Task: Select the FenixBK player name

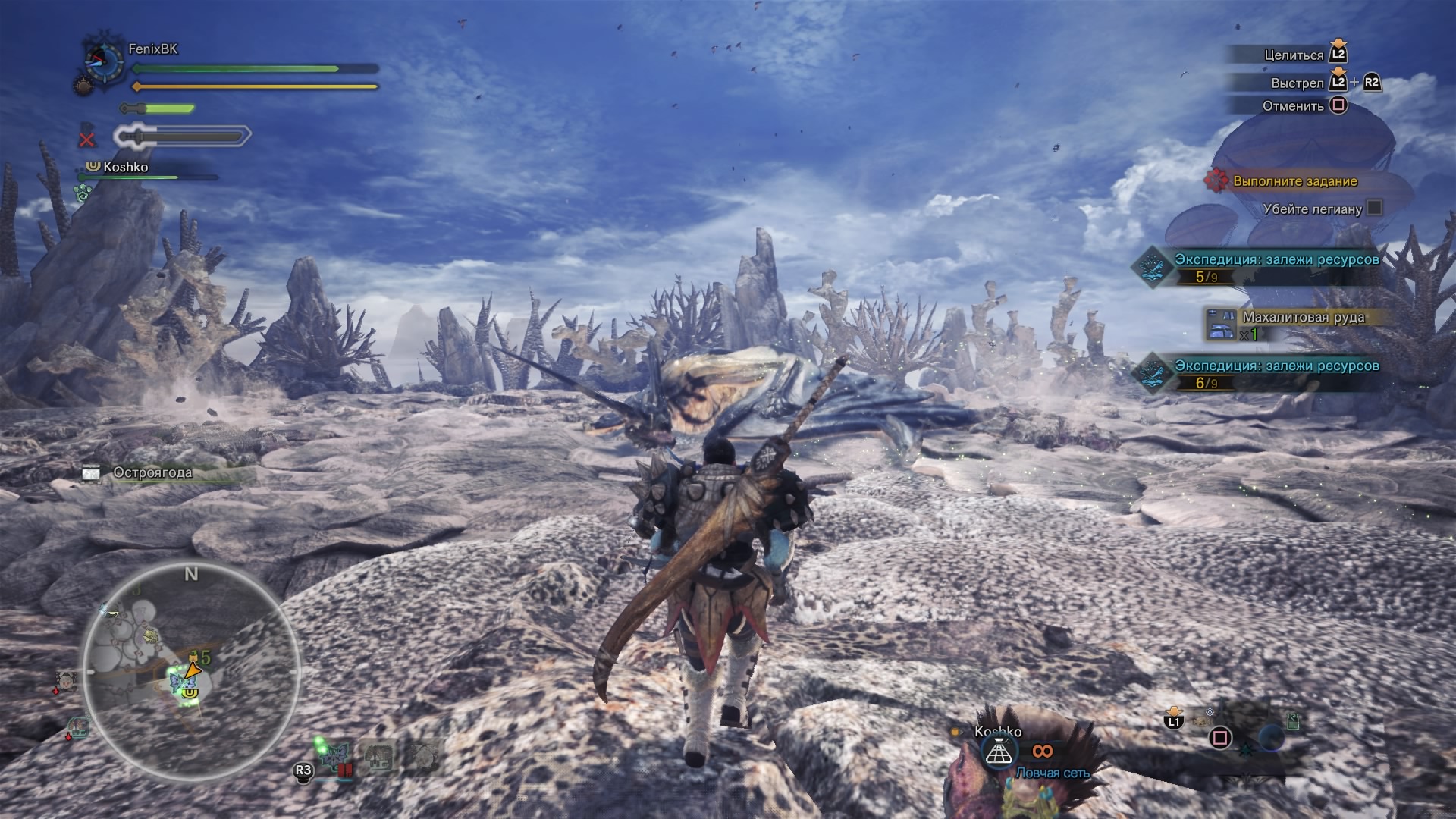Action: (x=152, y=49)
